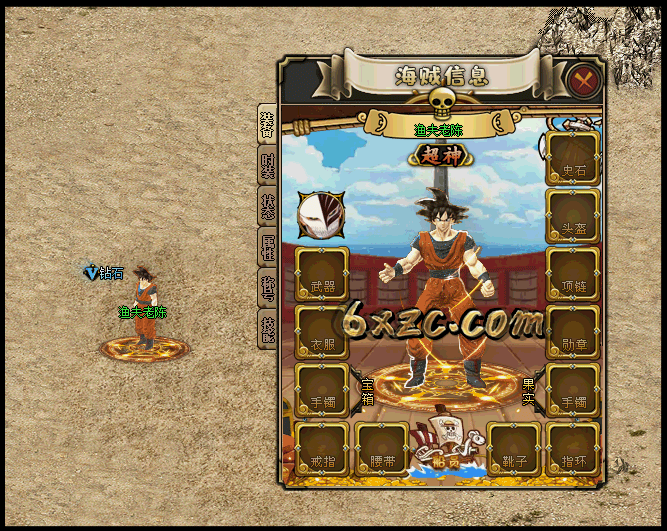Open the 宝箱 side button

(x=367, y=388)
